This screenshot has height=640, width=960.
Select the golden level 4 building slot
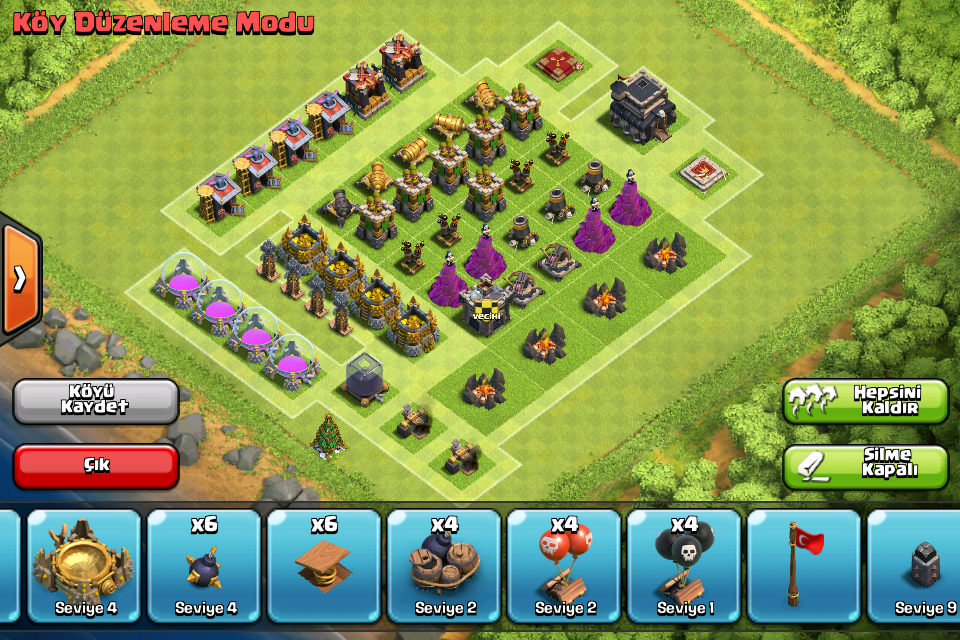point(84,567)
